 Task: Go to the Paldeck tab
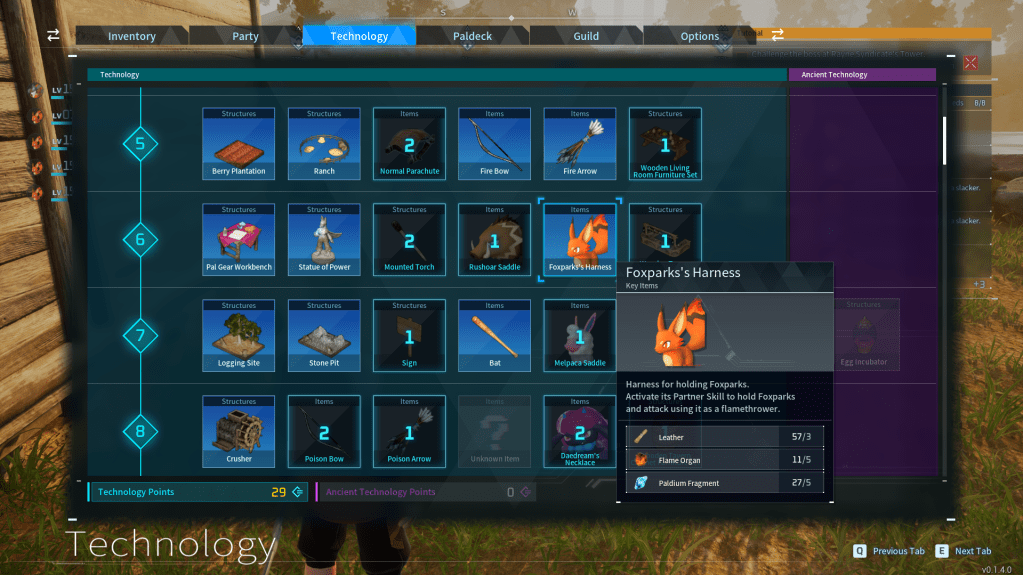pyautogui.click(x=472, y=36)
